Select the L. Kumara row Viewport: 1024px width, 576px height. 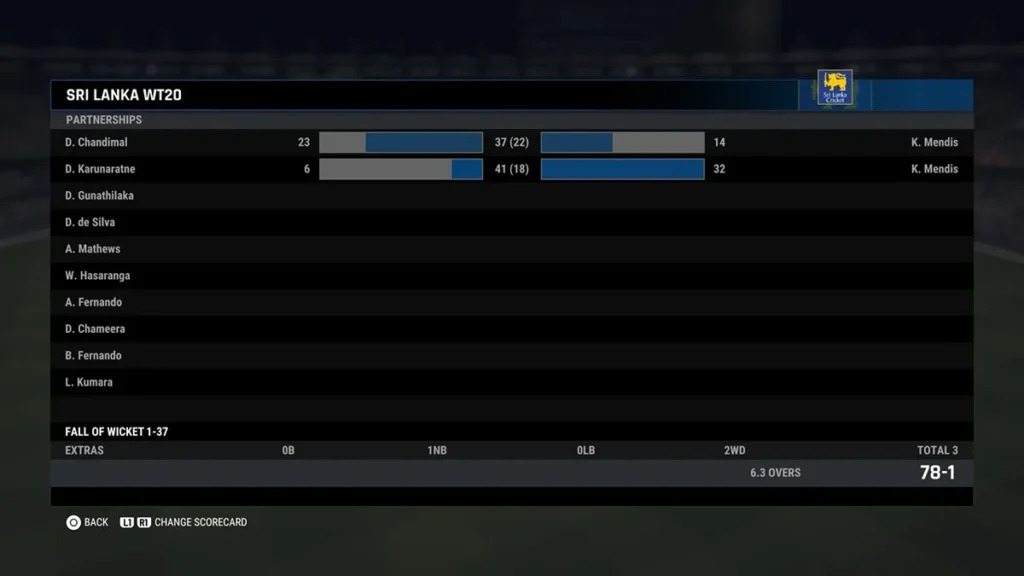tap(89, 382)
